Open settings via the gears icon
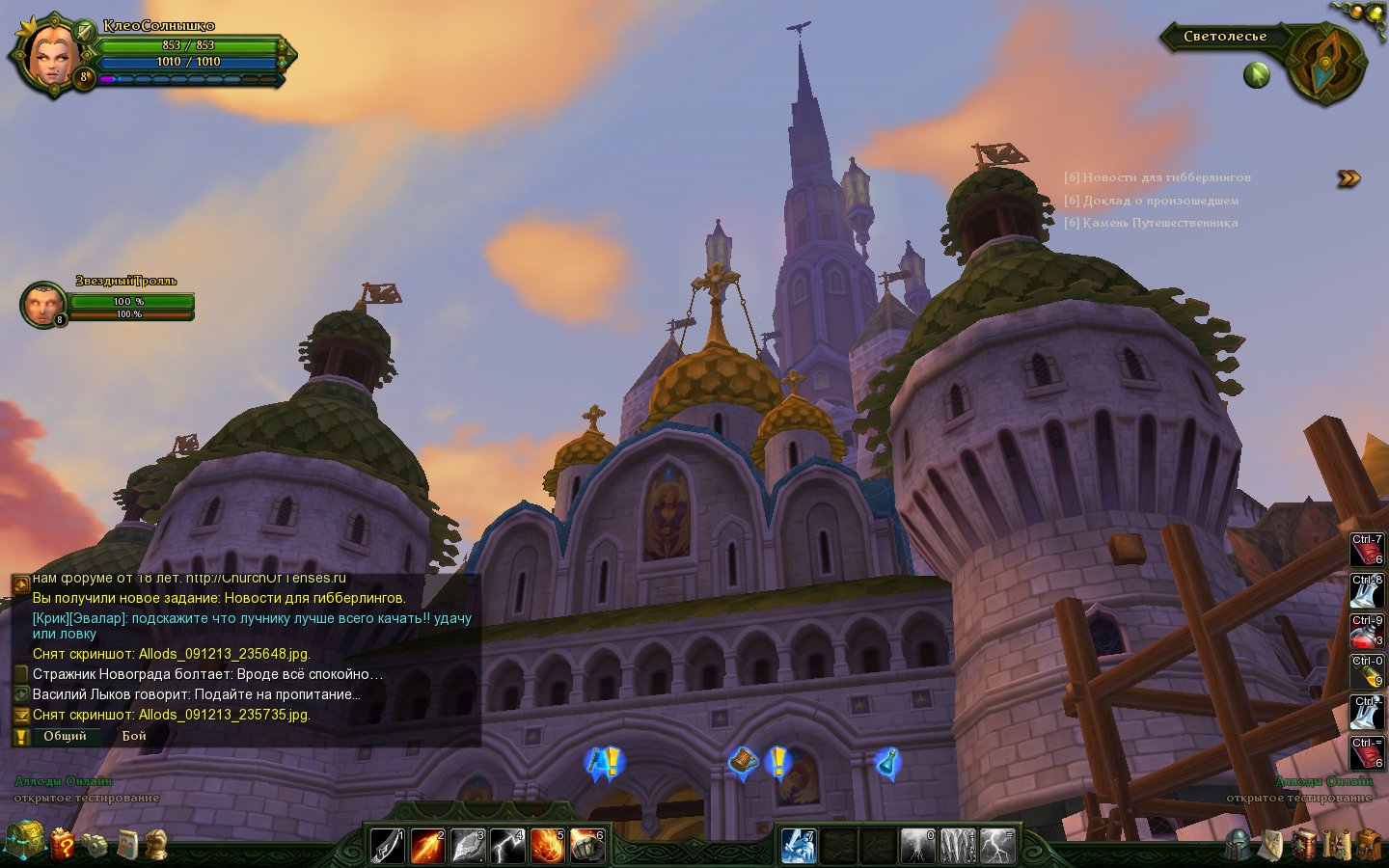The width and height of the screenshot is (1389, 868). (x=94, y=845)
